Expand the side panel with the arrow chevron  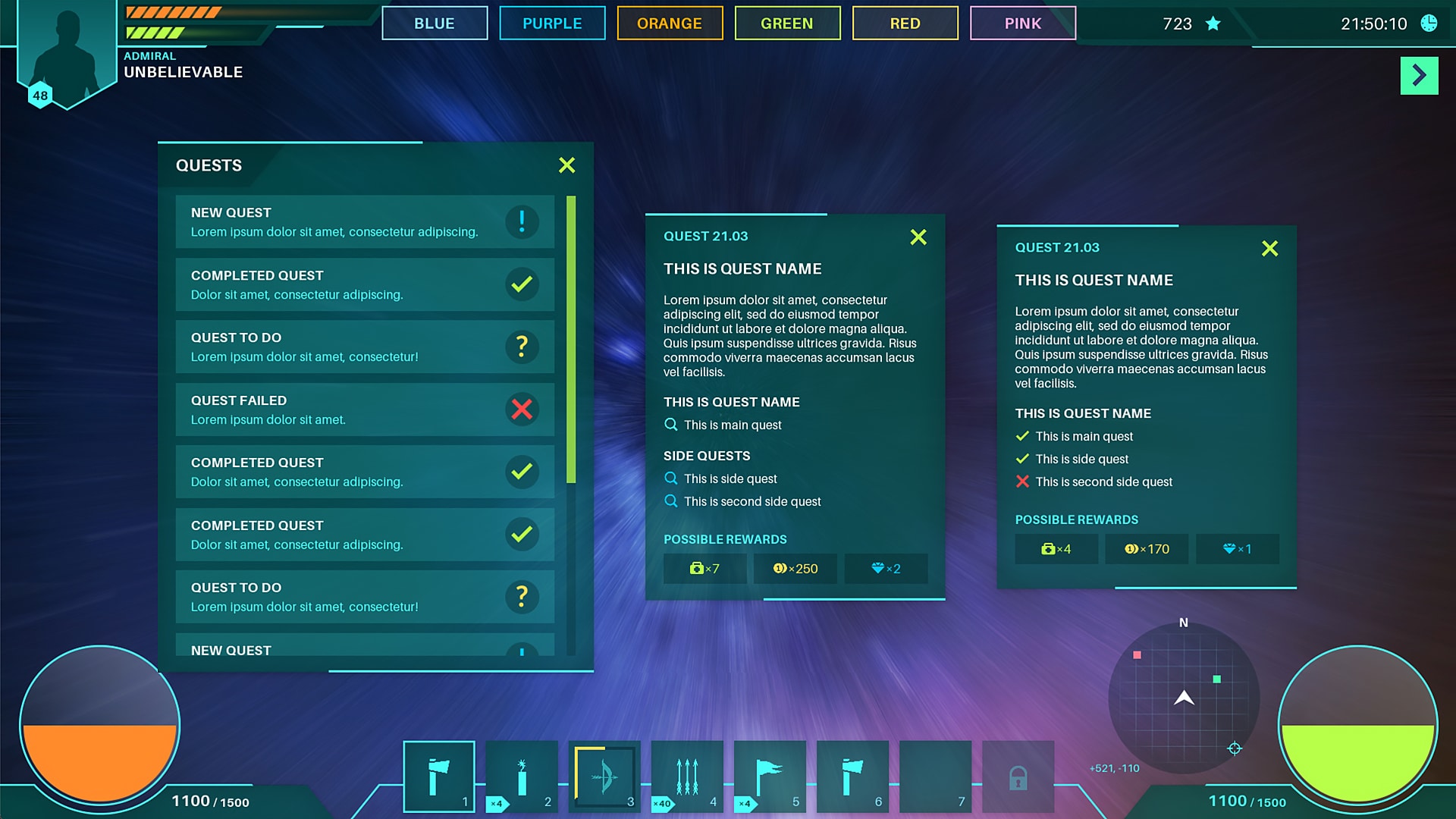tap(1419, 76)
